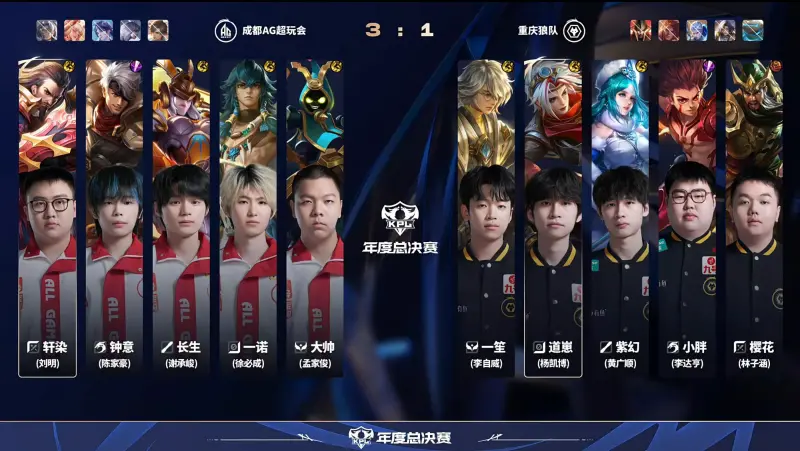Pick the 一诺 player card

pos(248,218)
